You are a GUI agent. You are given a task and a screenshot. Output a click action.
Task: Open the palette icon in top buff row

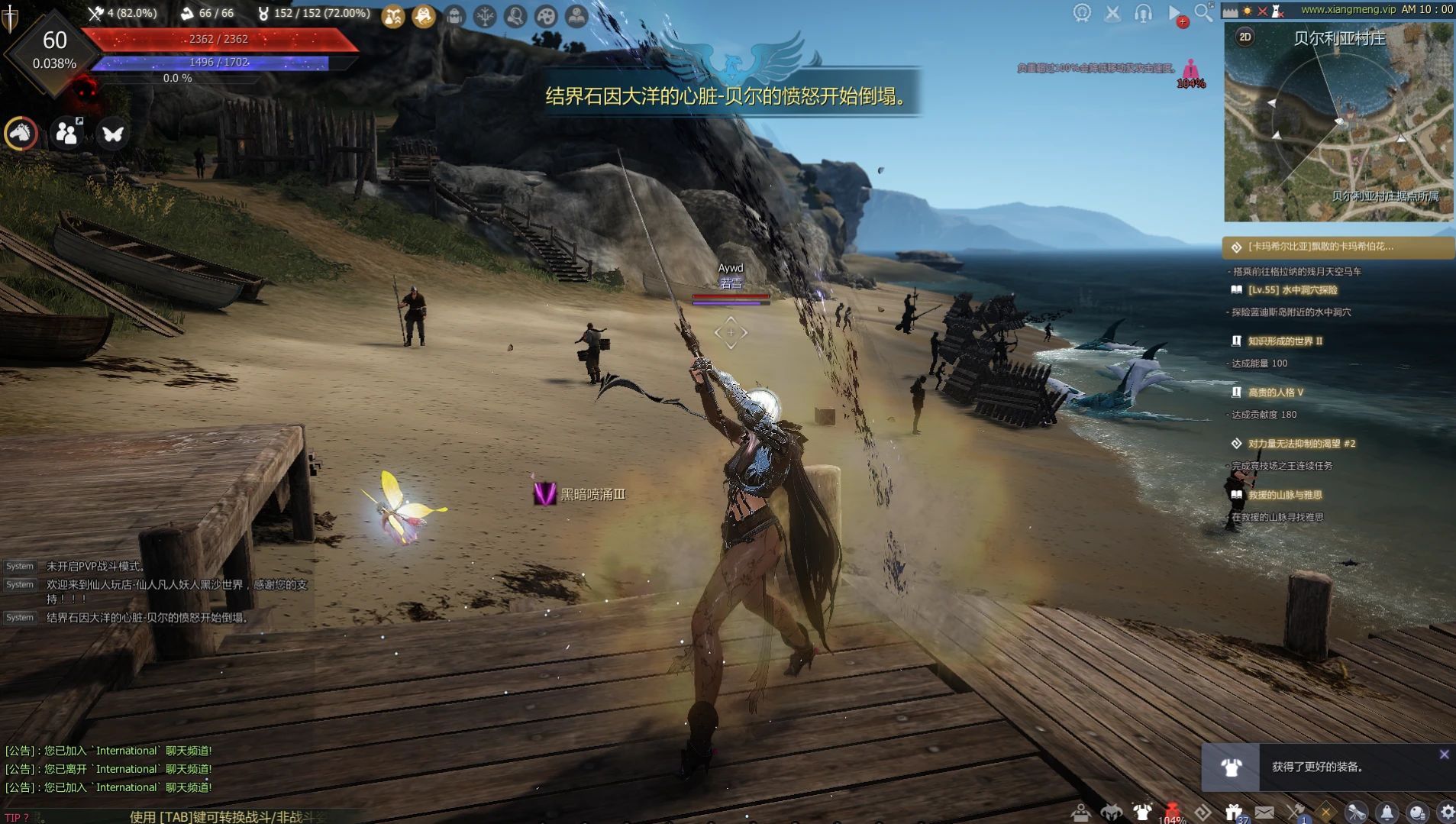(x=546, y=16)
